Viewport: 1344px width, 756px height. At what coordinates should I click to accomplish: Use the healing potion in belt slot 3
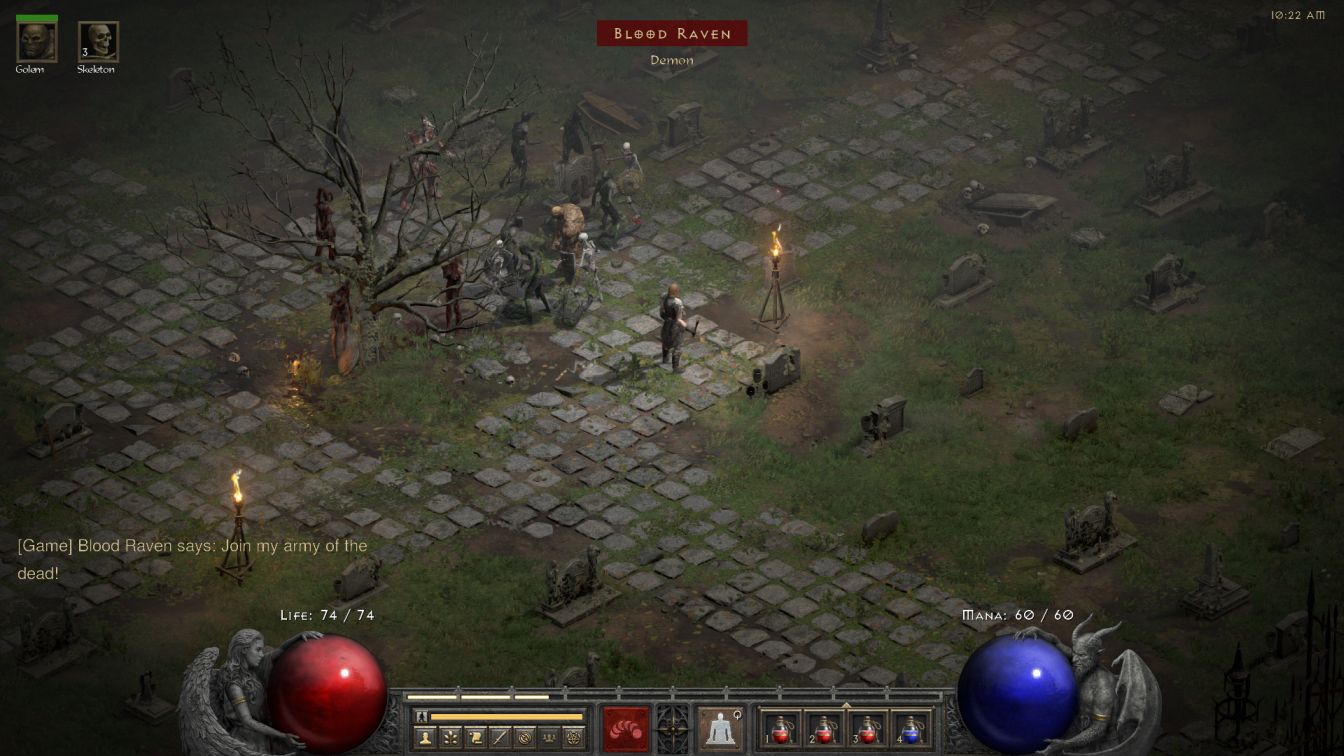(867, 729)
